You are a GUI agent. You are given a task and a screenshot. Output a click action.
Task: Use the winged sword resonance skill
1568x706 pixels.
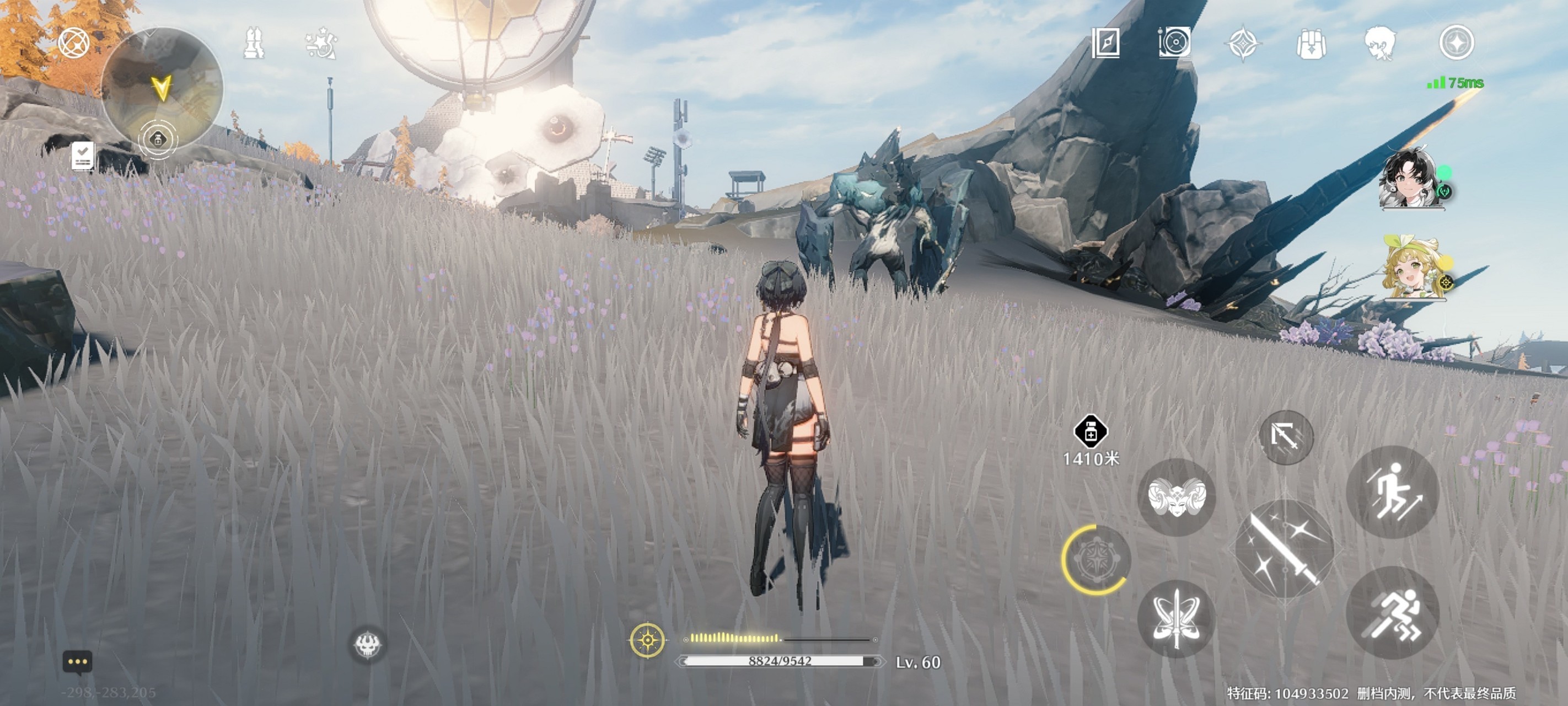[1176, 618]
